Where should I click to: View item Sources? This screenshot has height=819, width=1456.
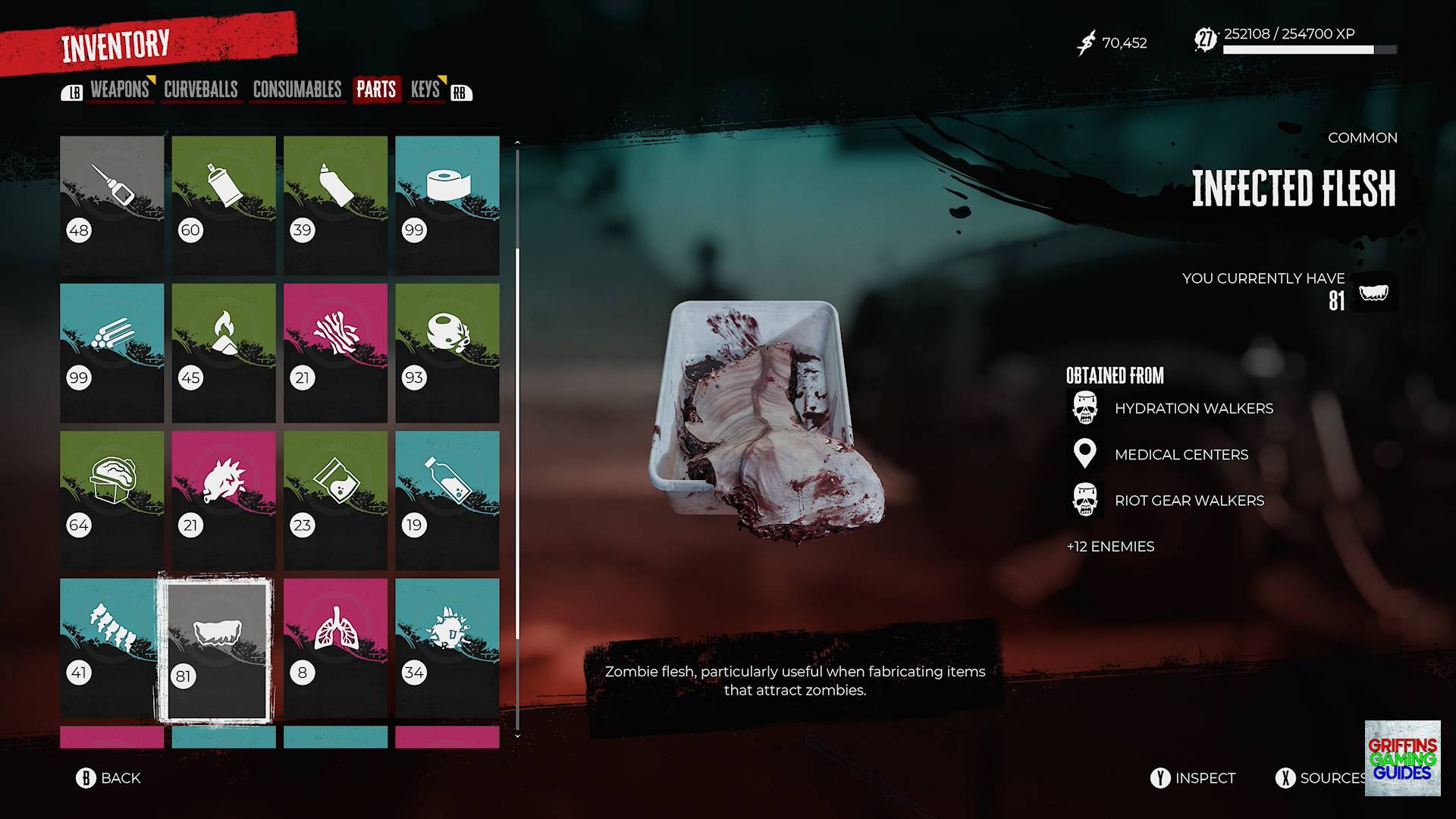click(1321, 778)
